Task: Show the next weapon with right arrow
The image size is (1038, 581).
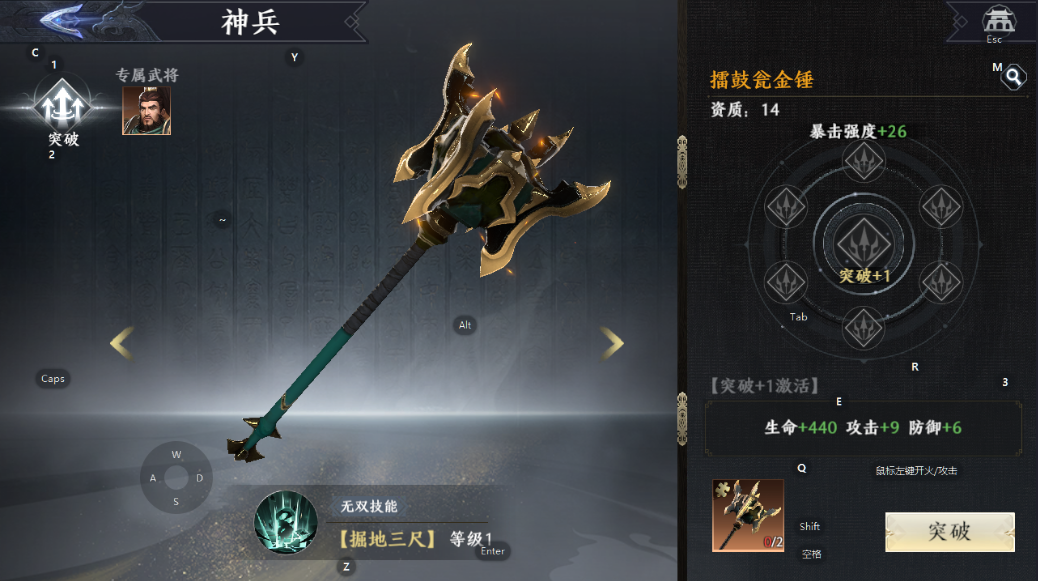Action: (612, 343)
